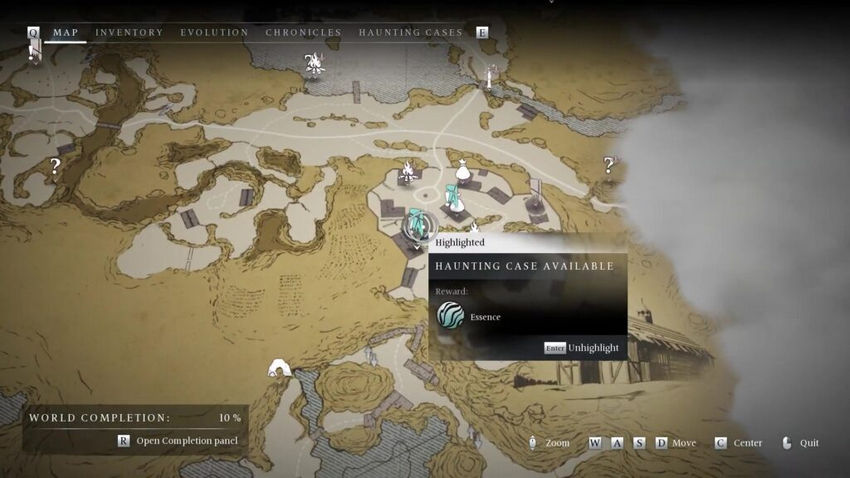
Task: Select the ghost marker in the settlement centre
Action: pyautogui.click(x=453, y=196)
